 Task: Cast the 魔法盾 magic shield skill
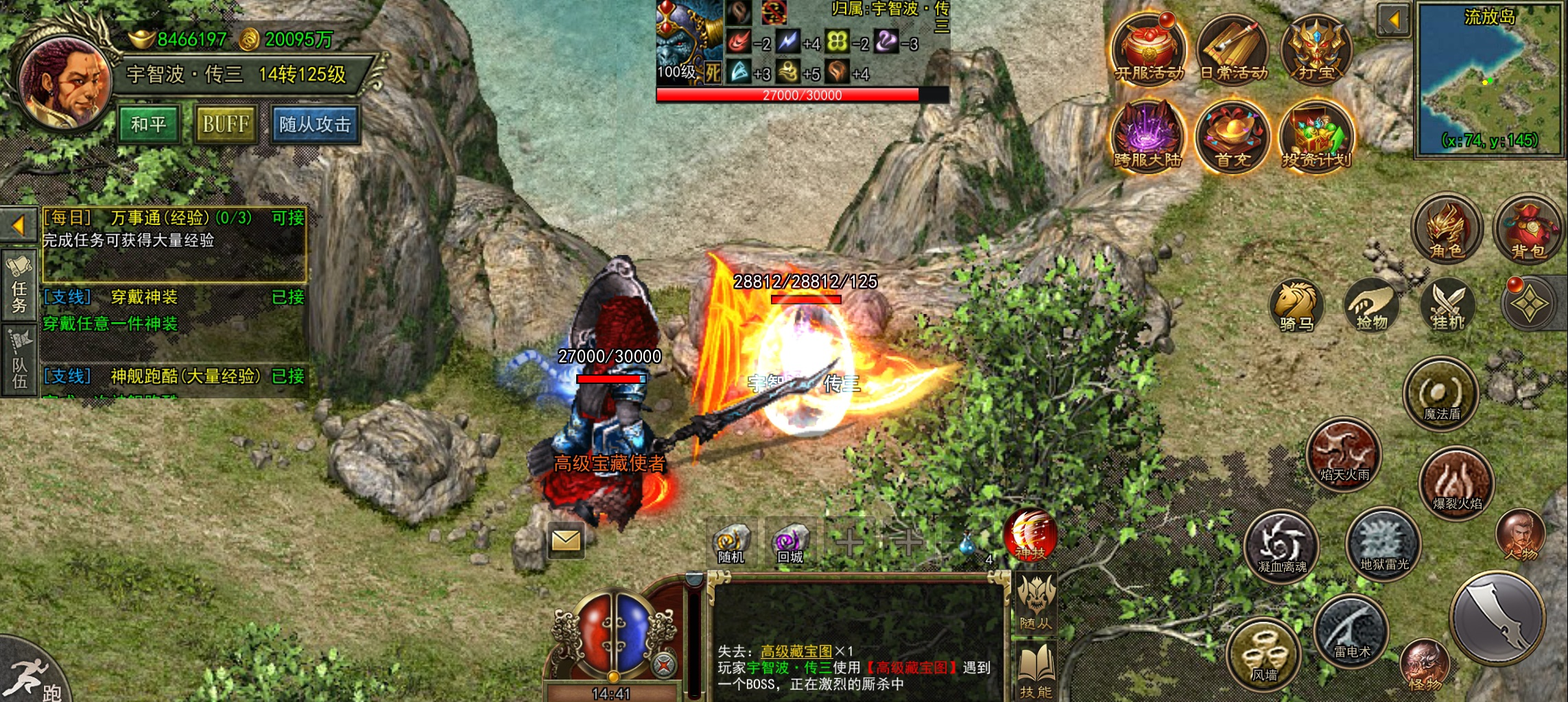pos(1441,394)
